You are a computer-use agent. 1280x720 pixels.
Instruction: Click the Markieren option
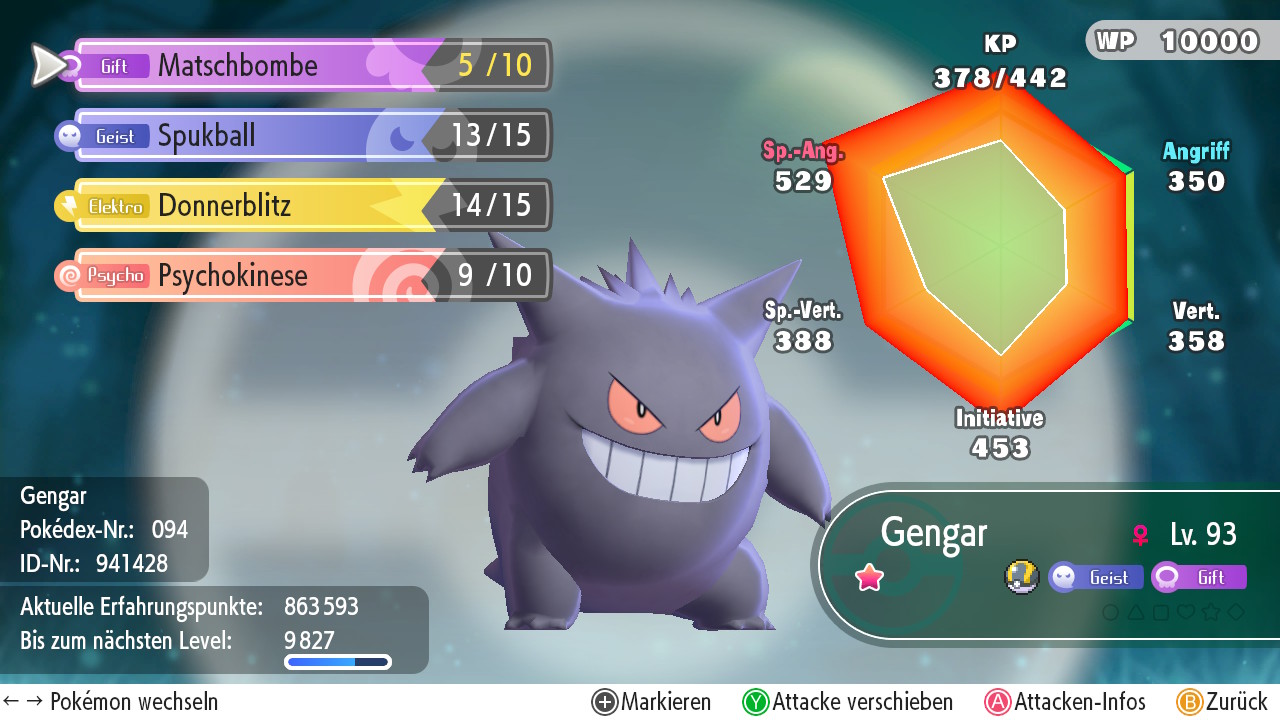click(652, 702)
